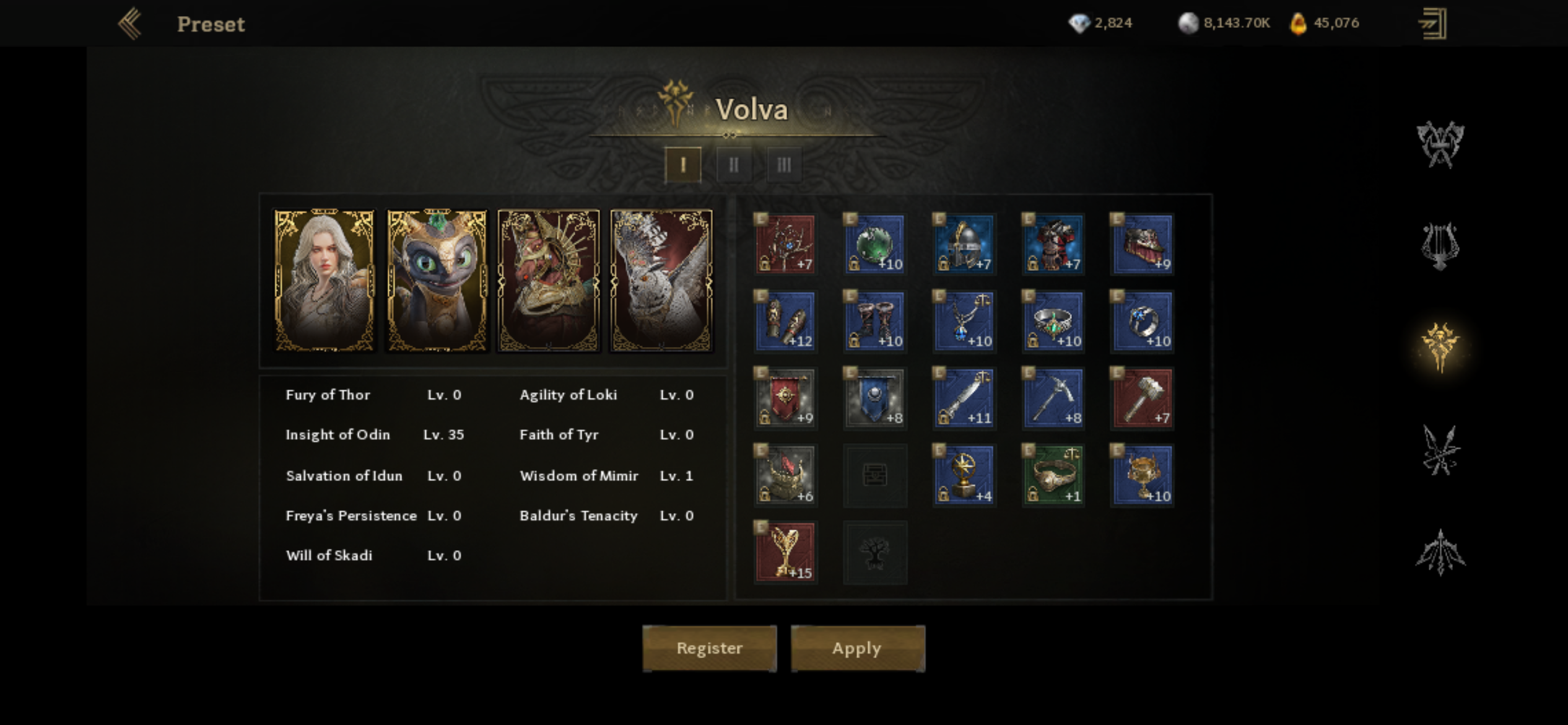Image resolution: width=1568 pixels, height=725 pixels.
Task: Select the +11 sword equipment slot
Action: 964,398
